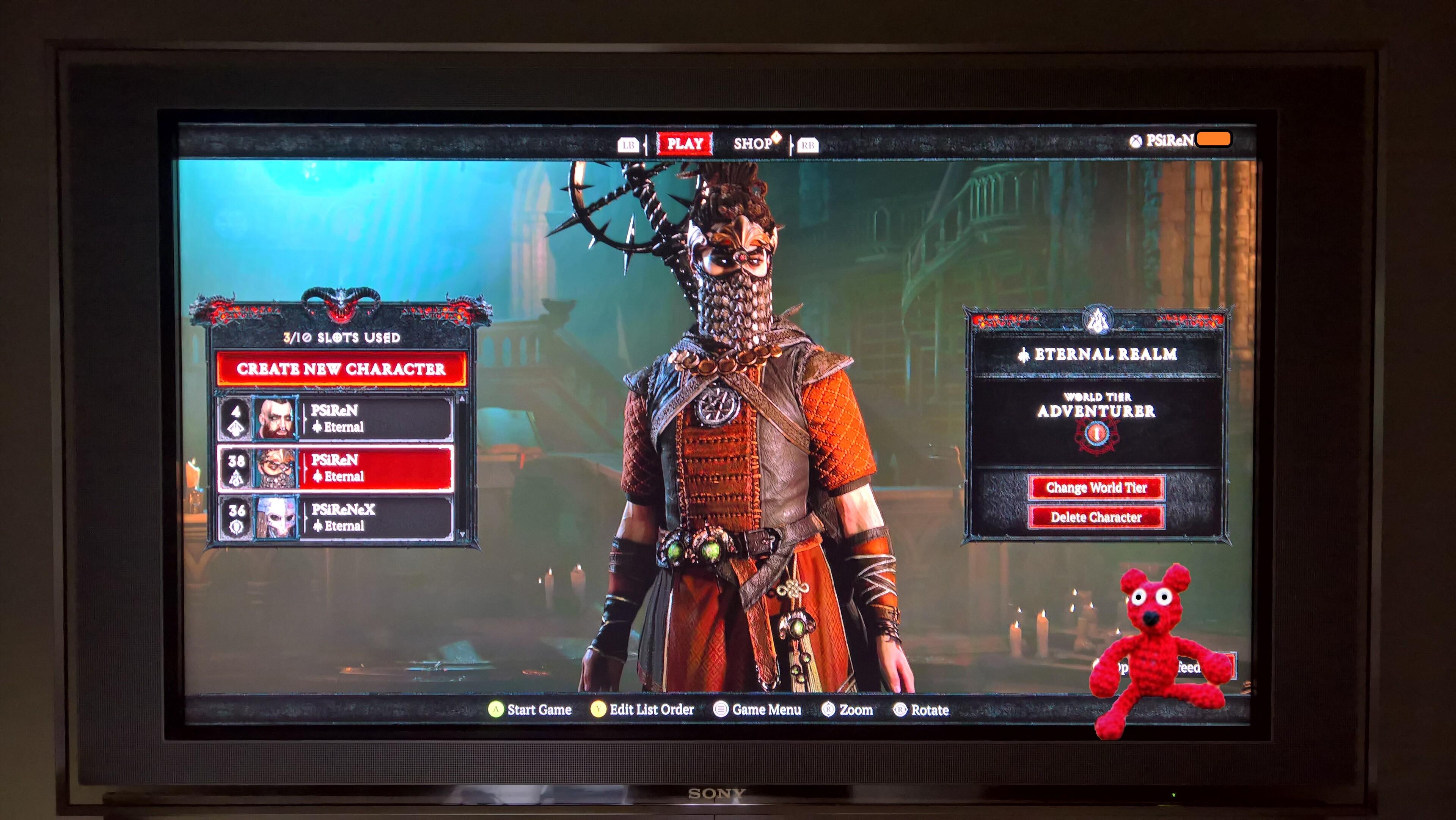Switch to the PLAY tab
The image size is (1456, 820).
[685, 144]
